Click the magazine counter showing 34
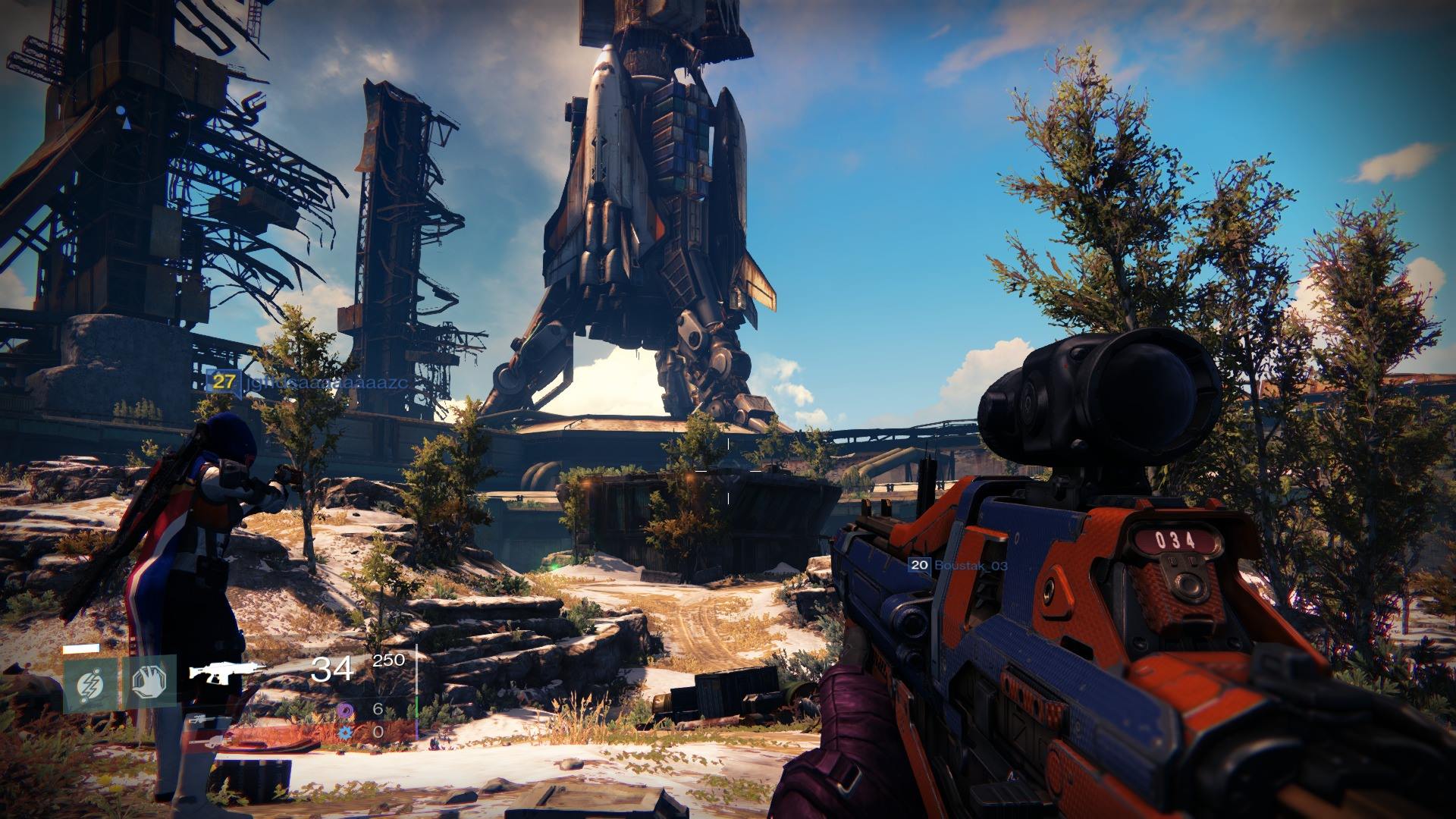This screenshot has height=819, width=1456. click(331, 670)
